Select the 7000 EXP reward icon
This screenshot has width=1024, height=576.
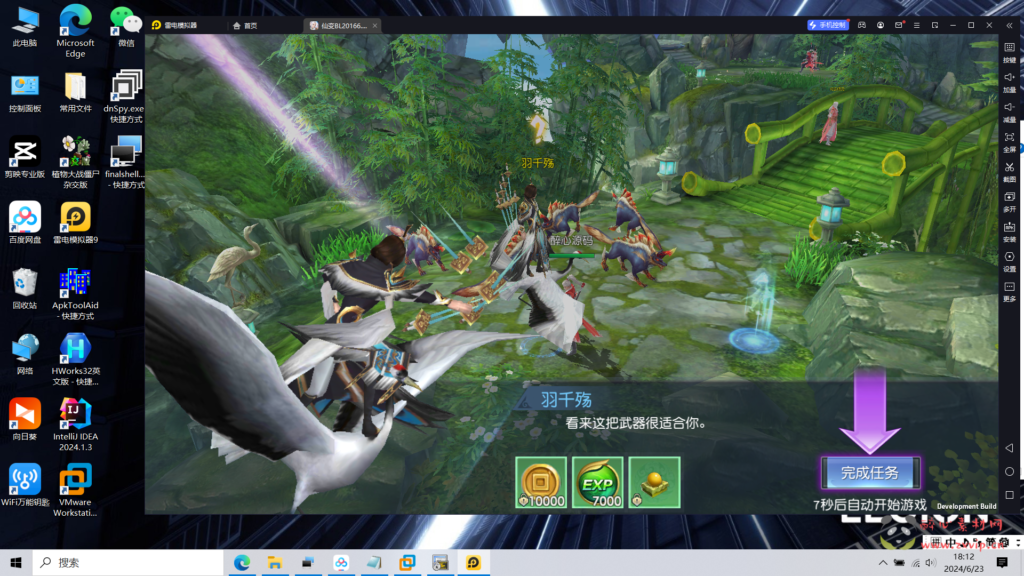[598, 482]
